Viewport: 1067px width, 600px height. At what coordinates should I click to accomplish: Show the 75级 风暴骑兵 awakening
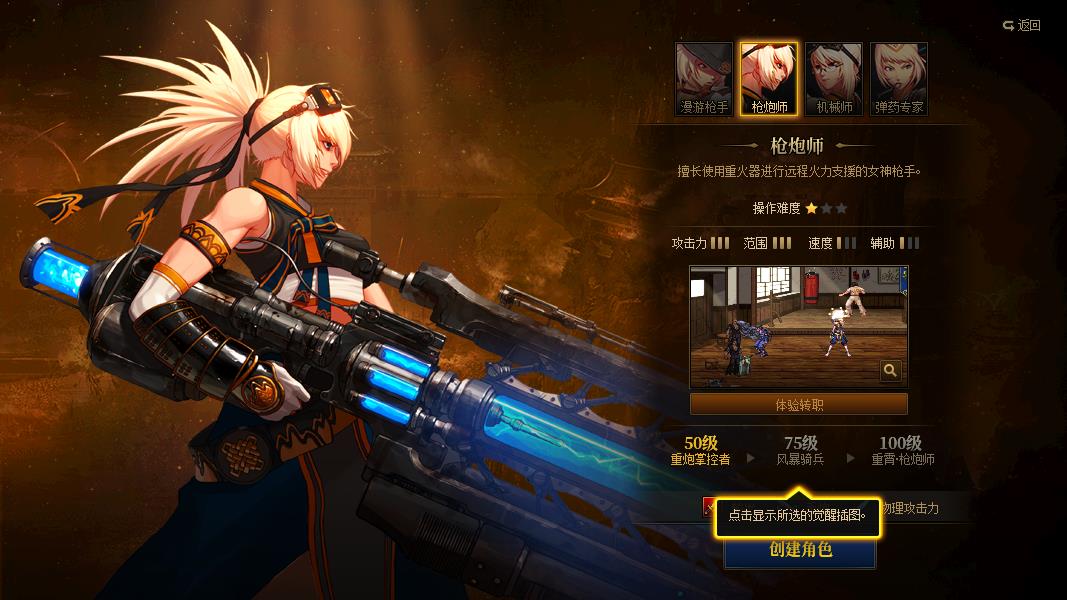point(800,451)
